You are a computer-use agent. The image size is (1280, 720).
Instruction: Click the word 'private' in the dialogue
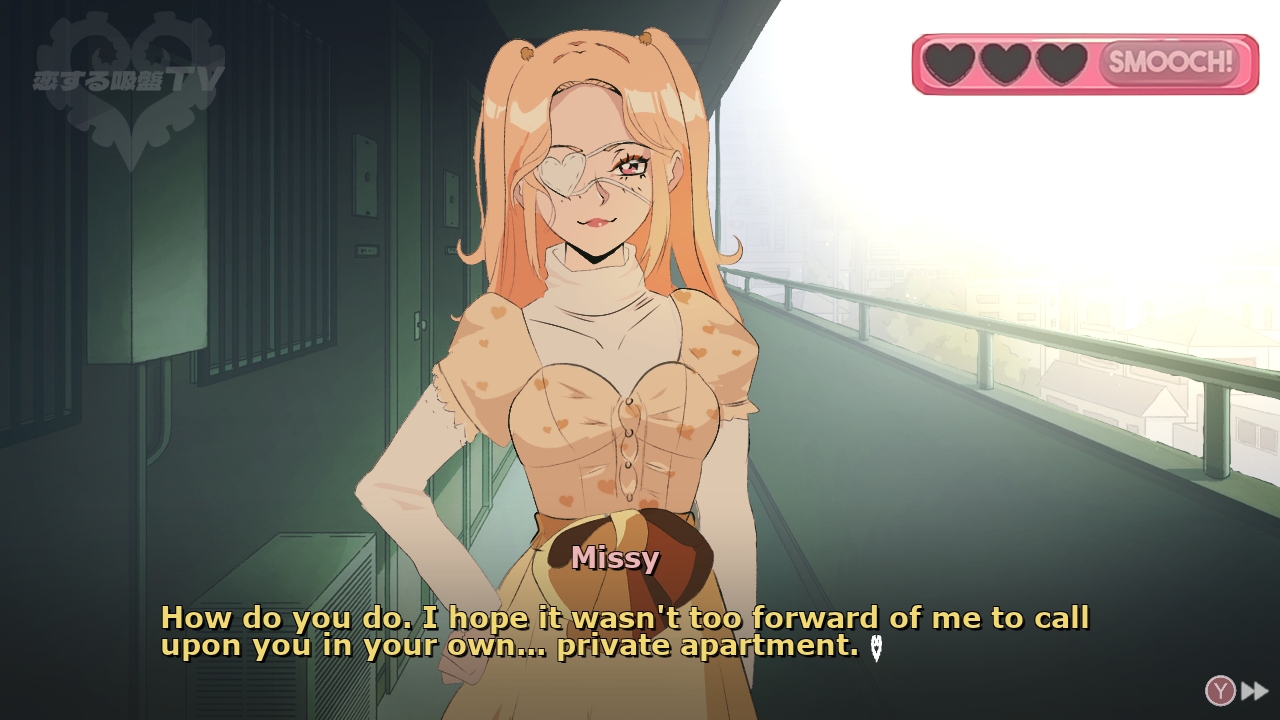coord(612,646)
